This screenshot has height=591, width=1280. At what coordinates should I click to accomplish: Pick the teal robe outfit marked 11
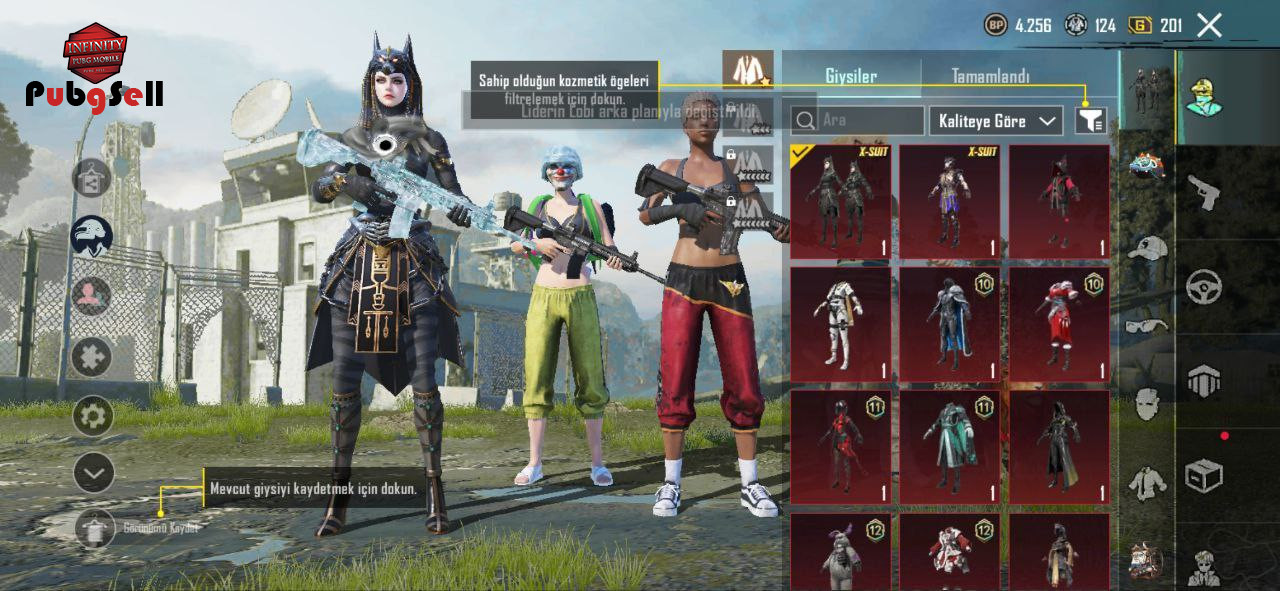(x=949, y=447)
